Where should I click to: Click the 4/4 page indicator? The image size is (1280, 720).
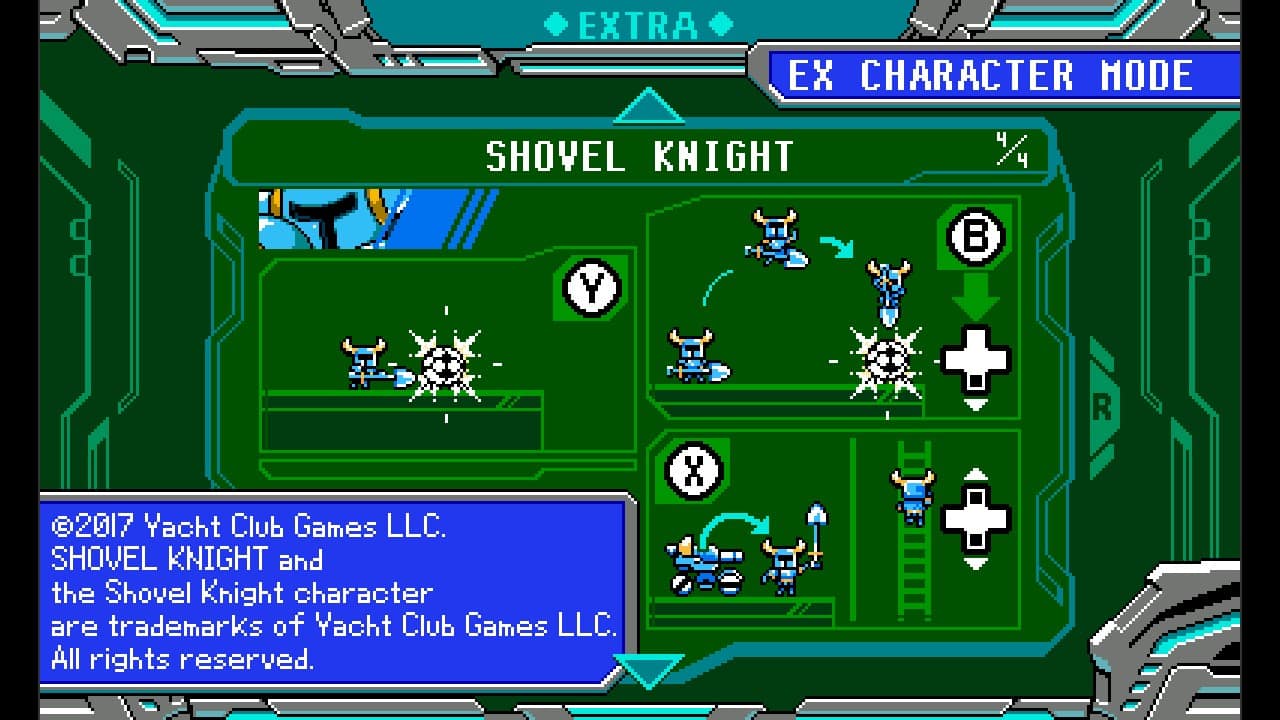tap(1012, 152)
